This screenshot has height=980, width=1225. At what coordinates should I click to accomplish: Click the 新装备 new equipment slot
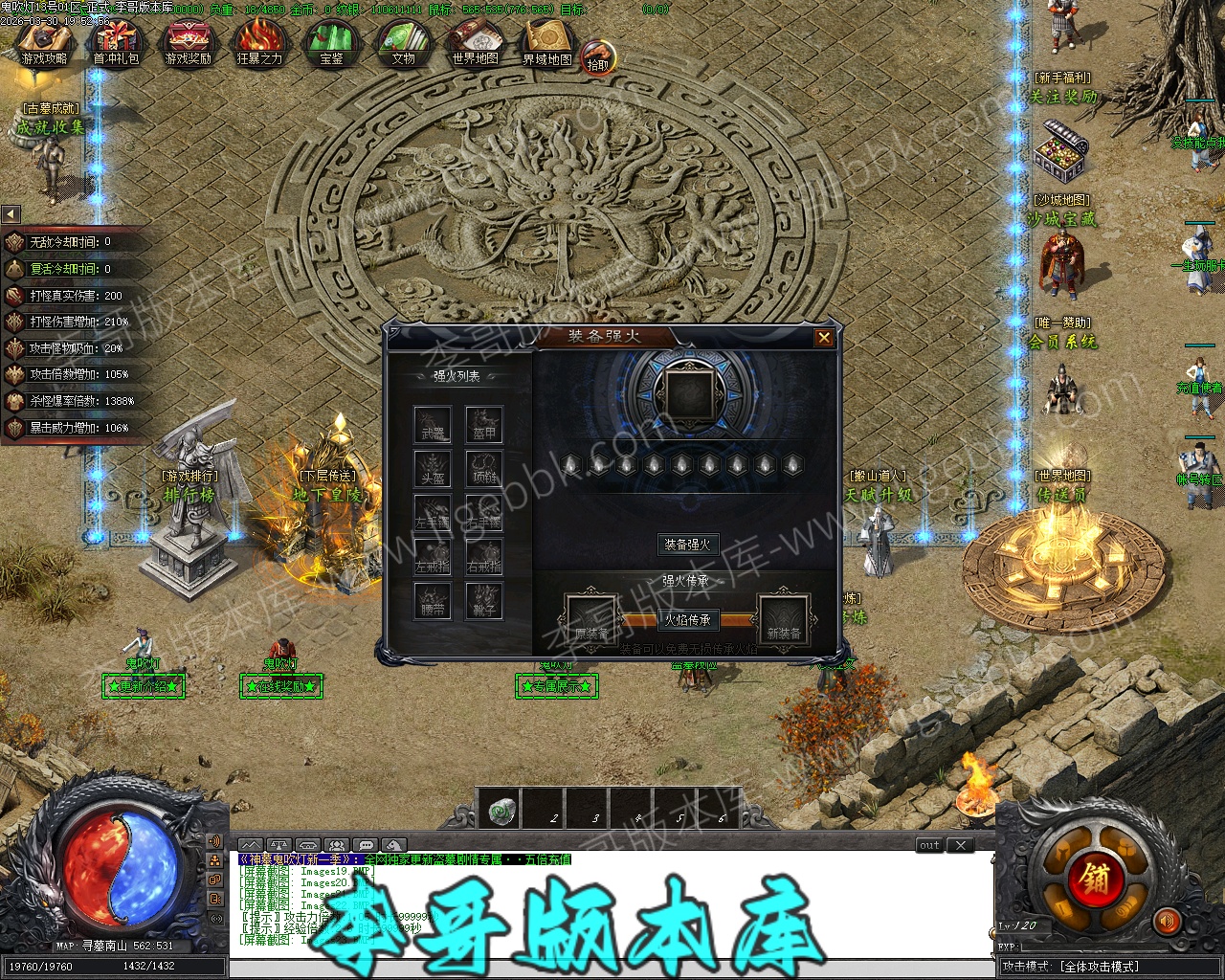coord(784,620)
